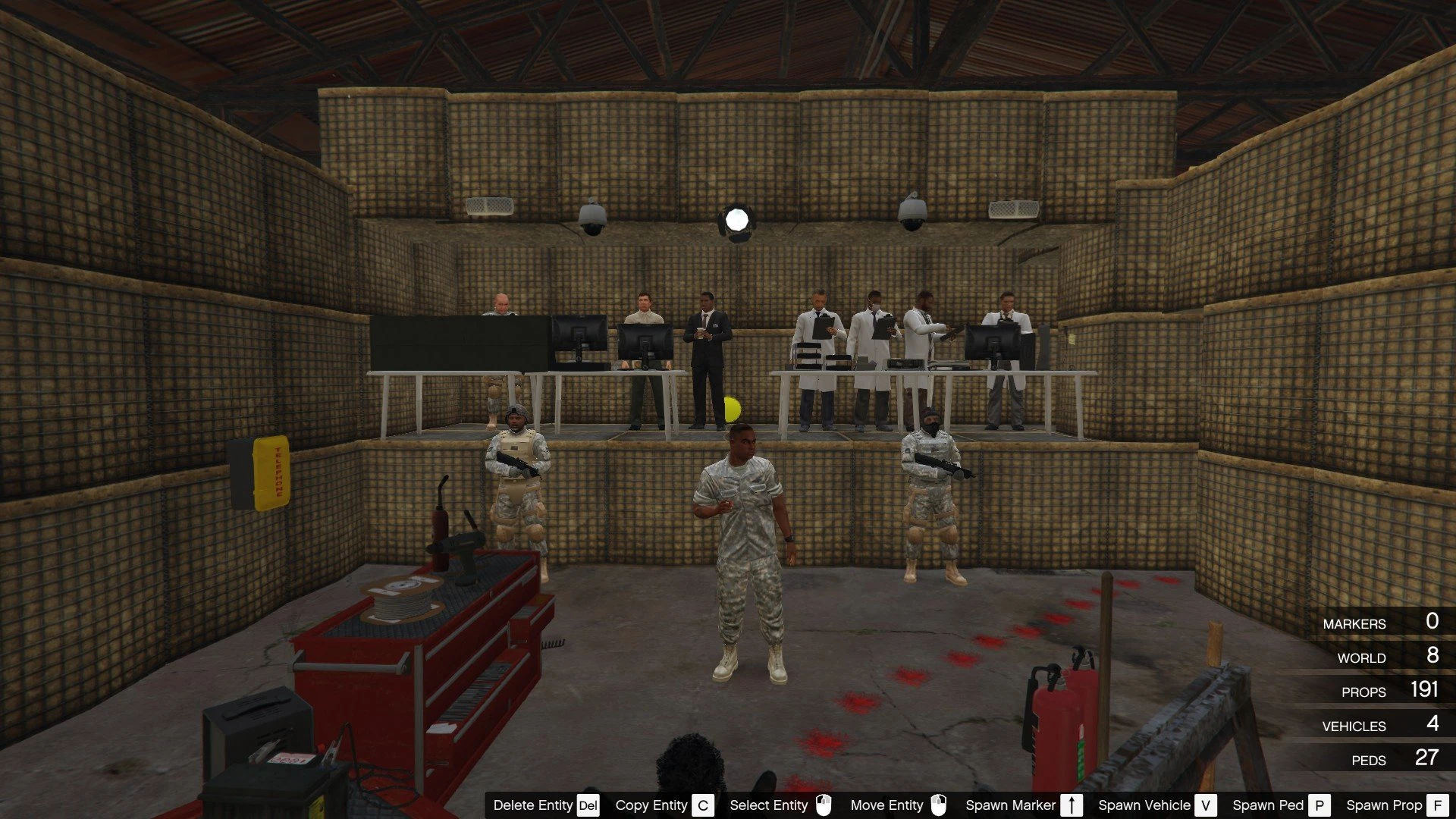Click the F key badge for Spawn Prop
Screen dimensions: 1456x819
tap(1437, 805)
